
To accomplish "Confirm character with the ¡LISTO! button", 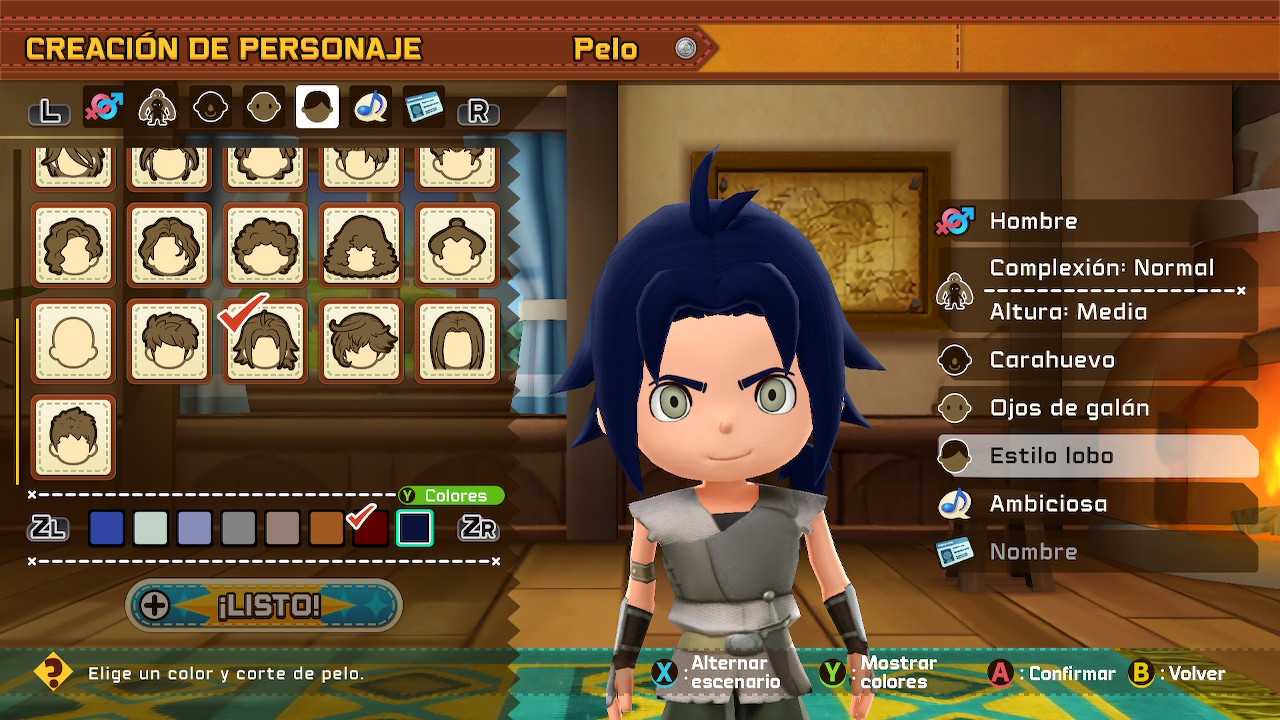I will pyautogui.click(x=265, y=605).
